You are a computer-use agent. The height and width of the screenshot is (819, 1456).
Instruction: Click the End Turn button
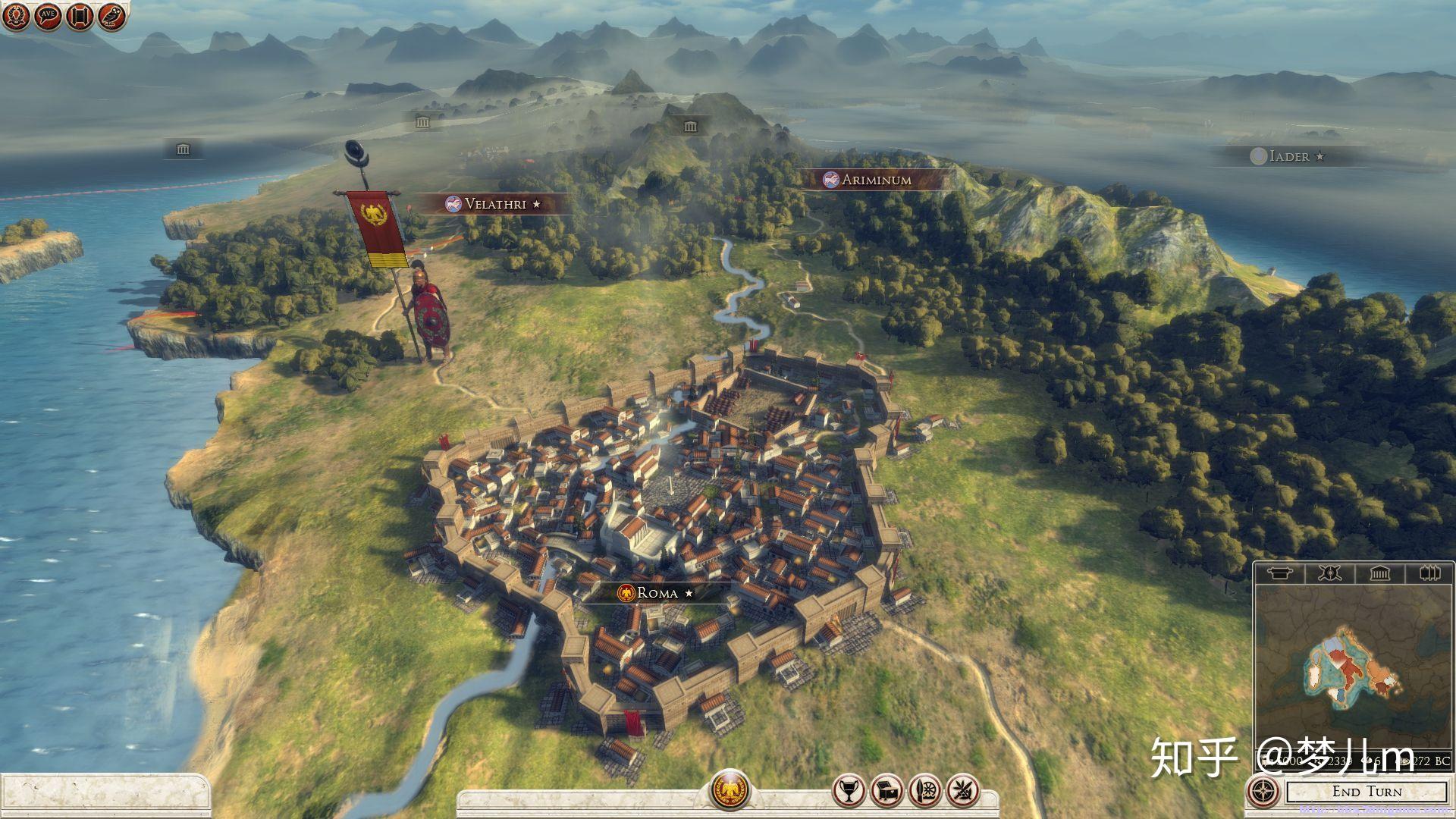click(1367, 792)
